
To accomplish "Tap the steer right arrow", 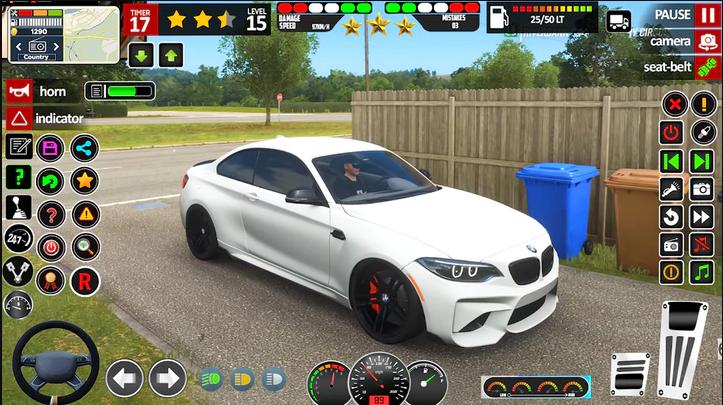I will click(167, 377).
